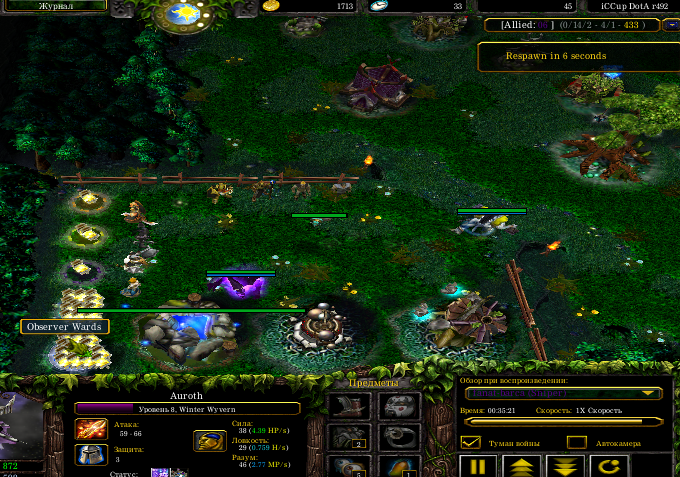Toggle the Туман войны checkbox

(x=470, y=442)
